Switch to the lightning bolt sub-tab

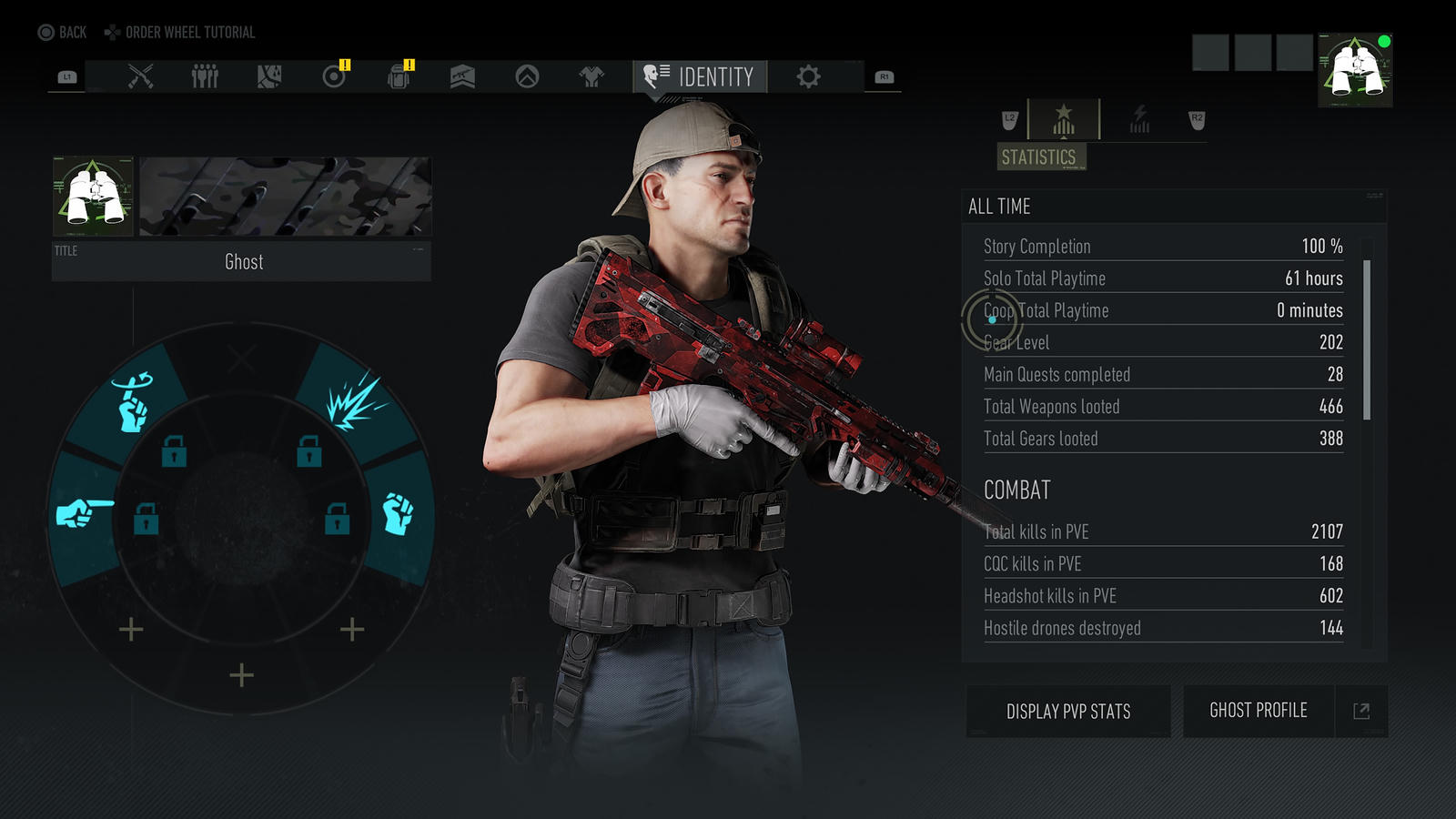coord(1139,119)
